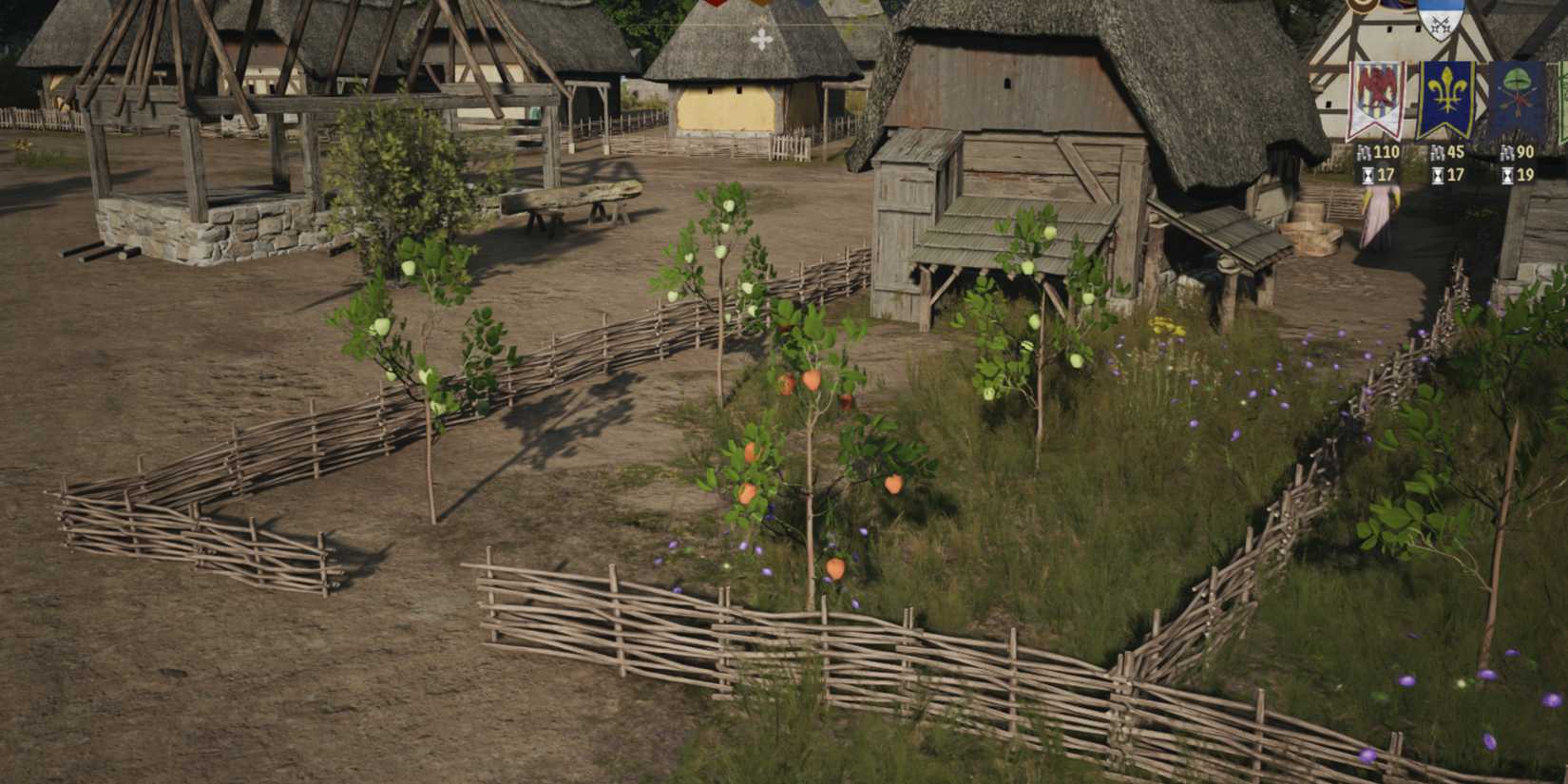Click the 110 troop count label
Screen dimensions: 1568x784
pyautogui.click(x=1385, y=152)
